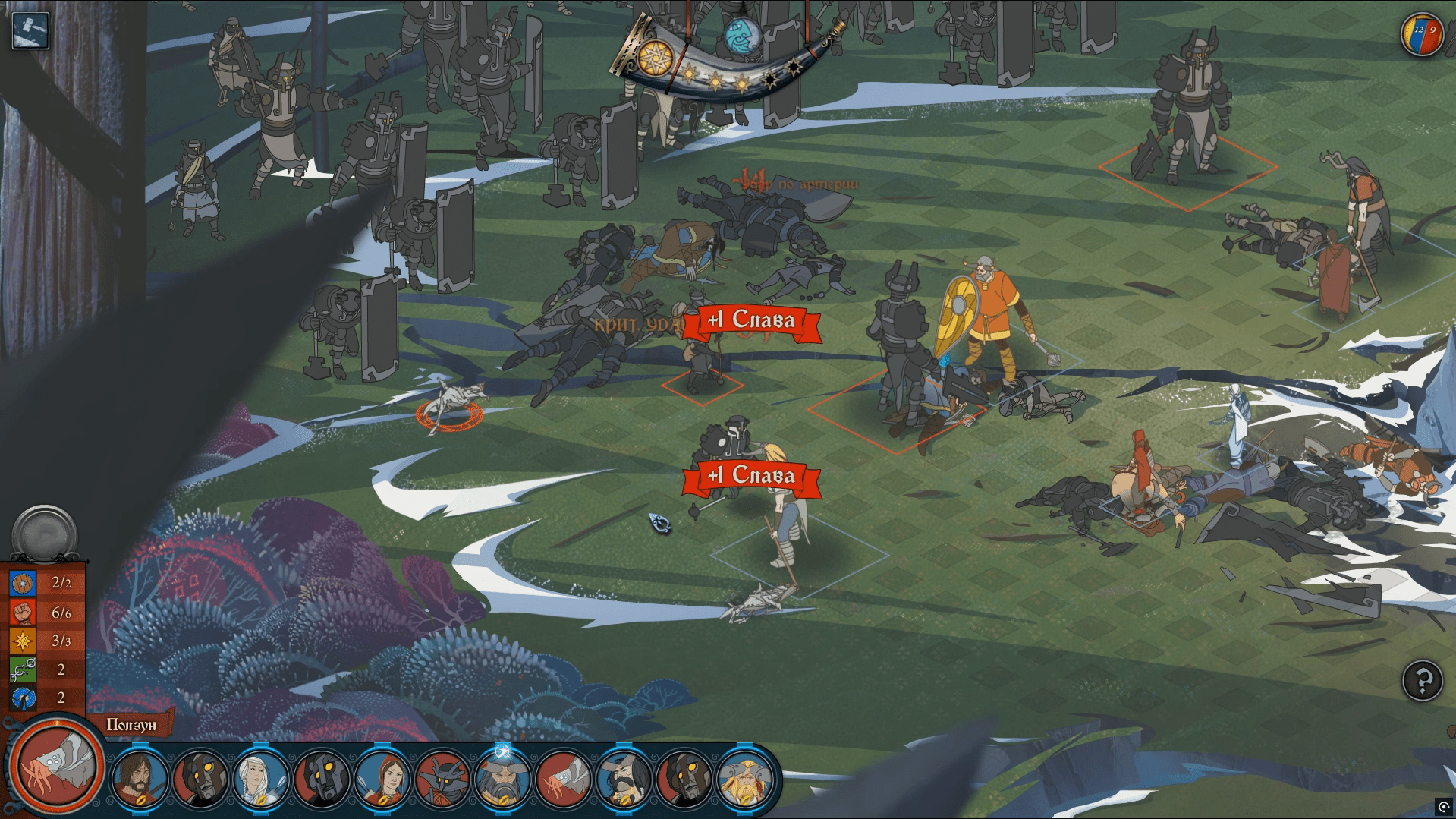Click the broken chain exertion stat icon

click(23, 669)
